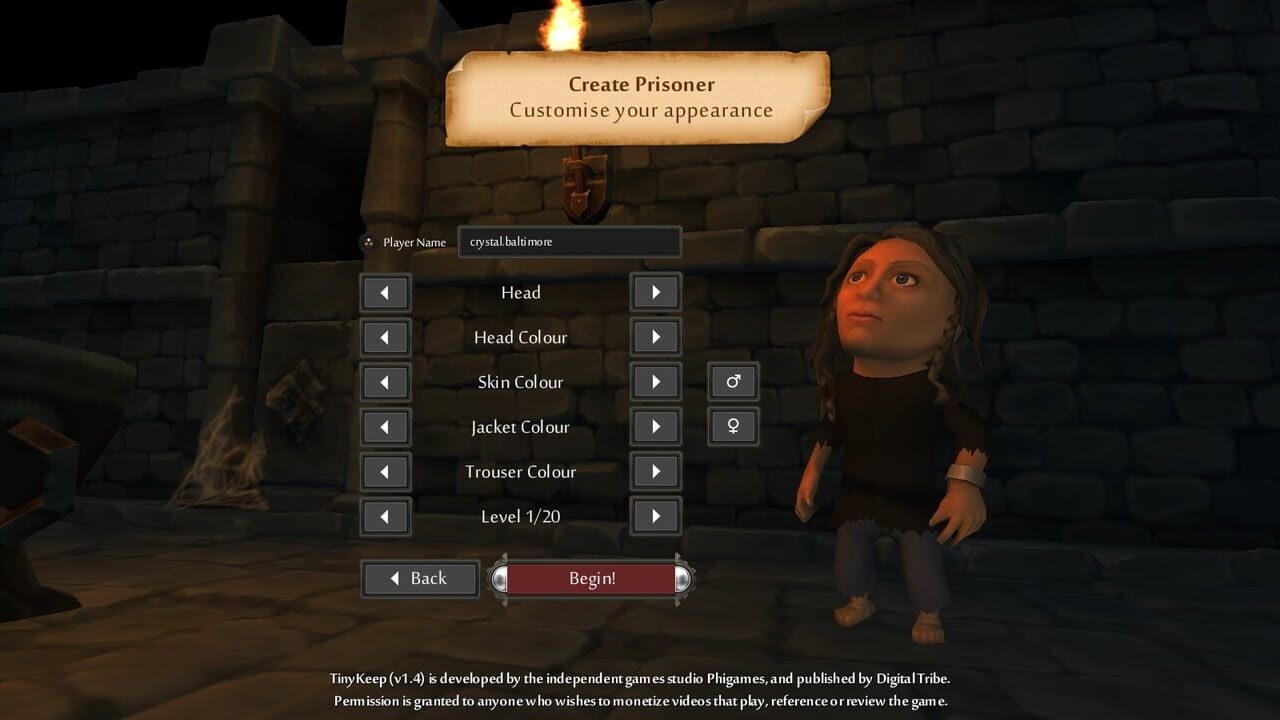
Task: Click the left arrow next to Head
Action: pos(385,292)
